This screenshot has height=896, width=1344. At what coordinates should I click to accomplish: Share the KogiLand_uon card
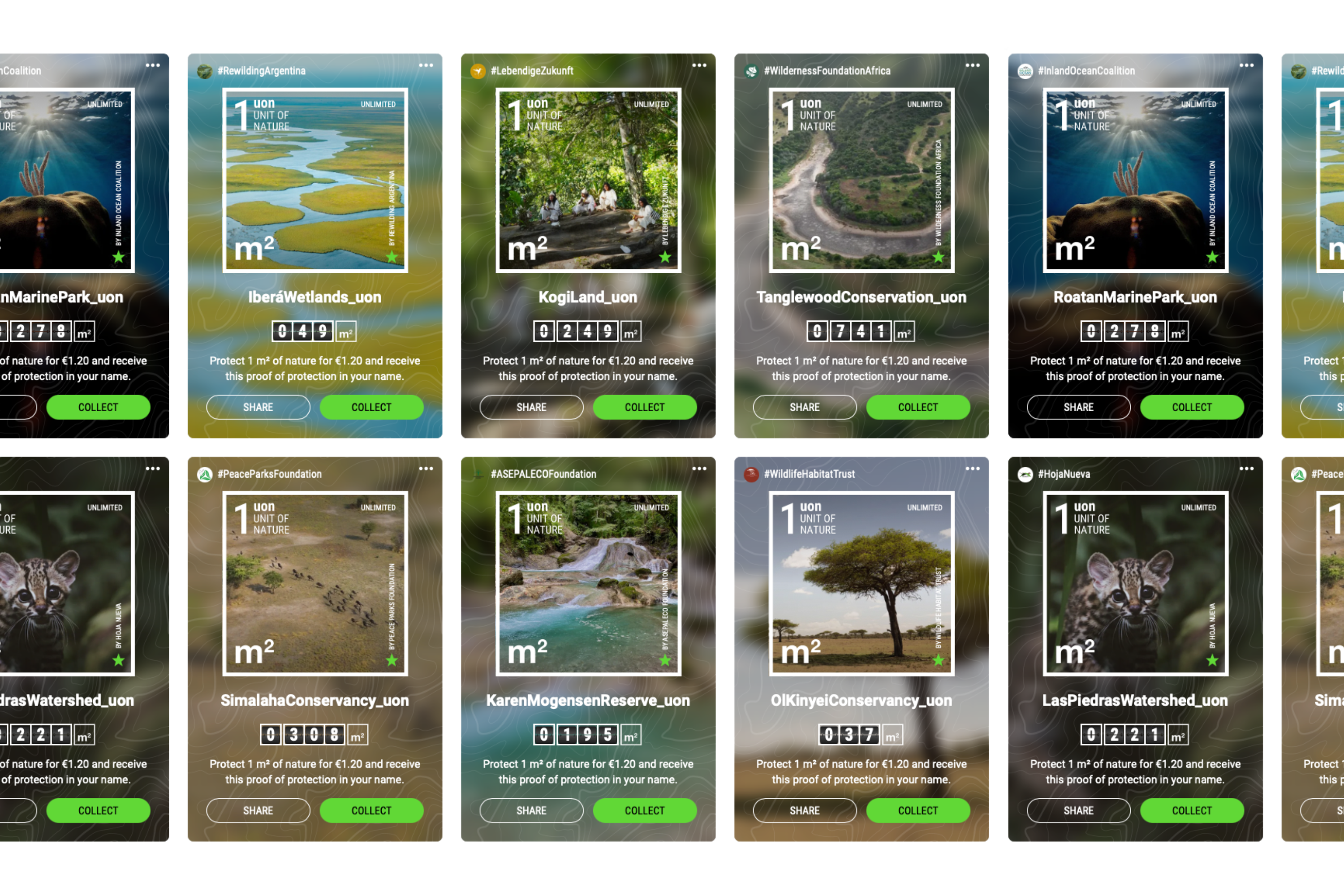pyautogui.click(x=531, y=407)
